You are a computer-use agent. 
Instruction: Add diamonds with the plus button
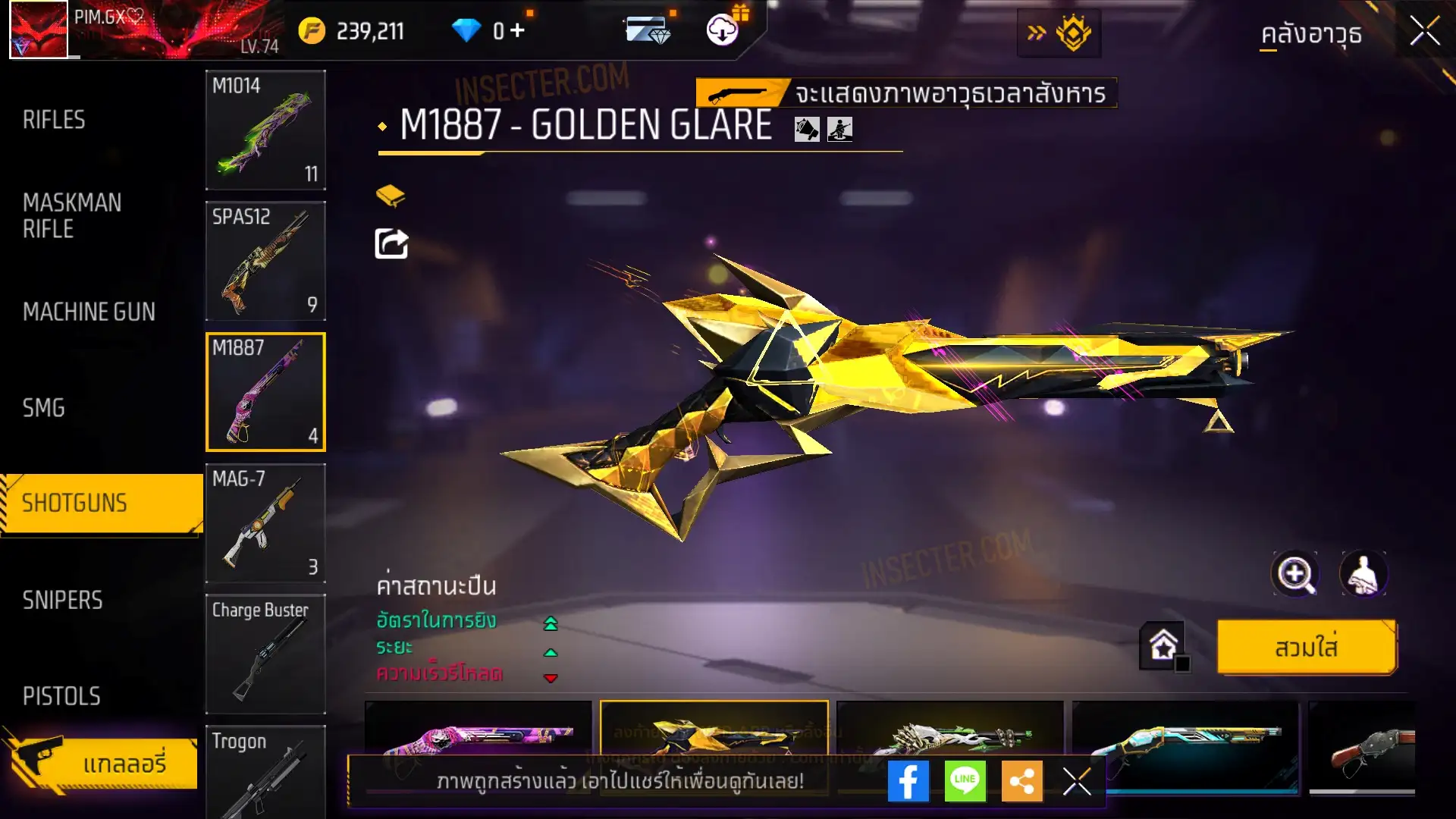tap(517, 30)
